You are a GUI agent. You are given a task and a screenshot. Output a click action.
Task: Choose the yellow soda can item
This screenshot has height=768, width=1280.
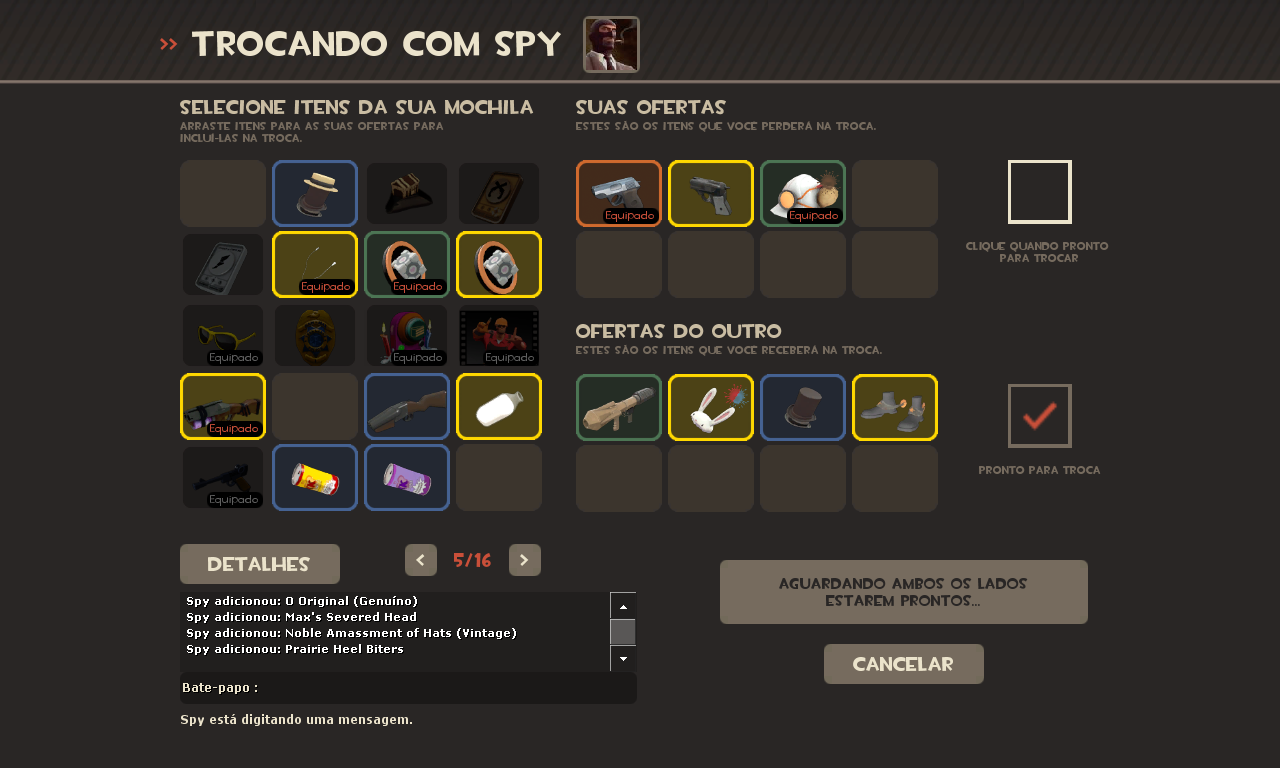(315, 478)
